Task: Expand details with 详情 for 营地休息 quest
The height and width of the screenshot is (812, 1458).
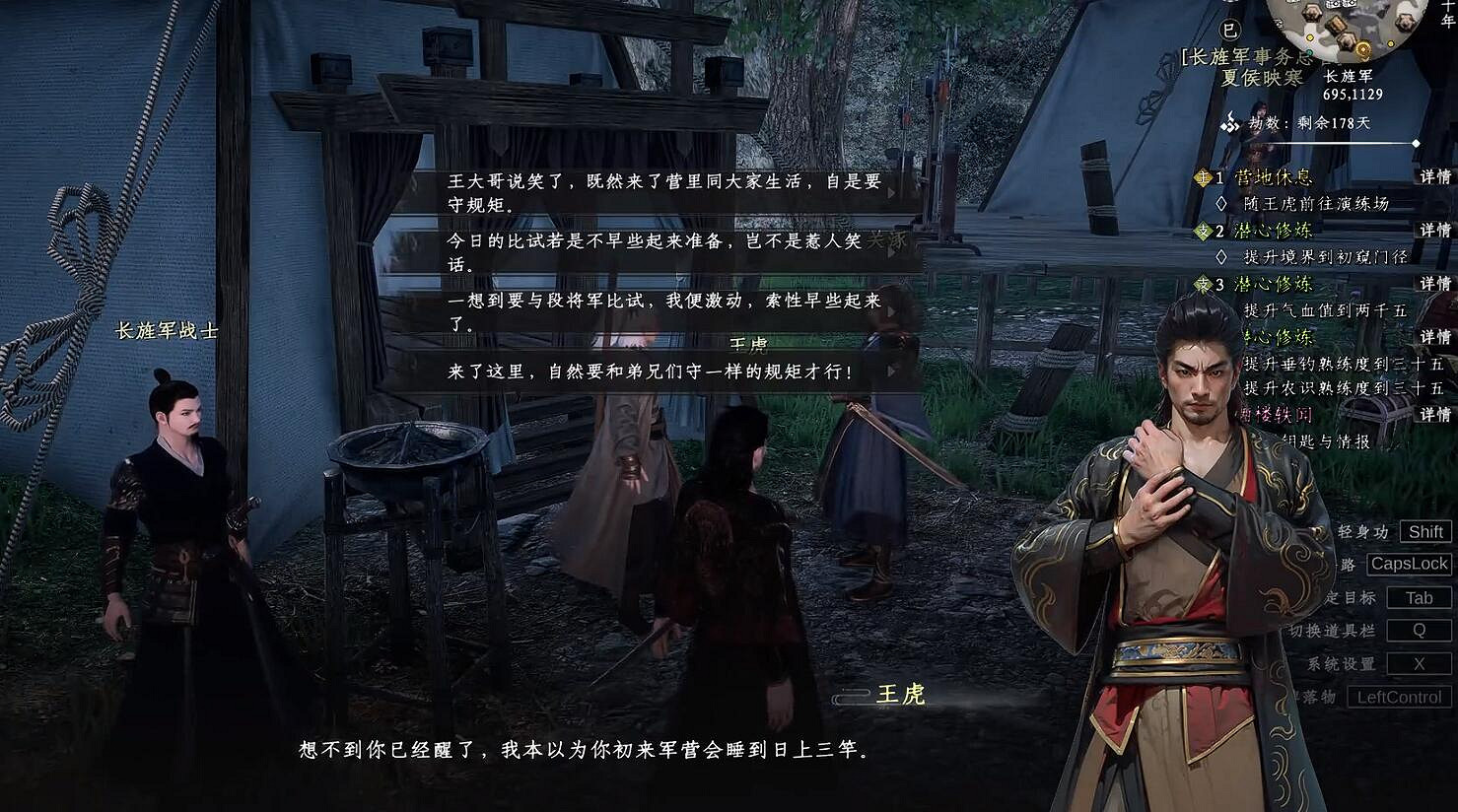Action: (1436, 177)
